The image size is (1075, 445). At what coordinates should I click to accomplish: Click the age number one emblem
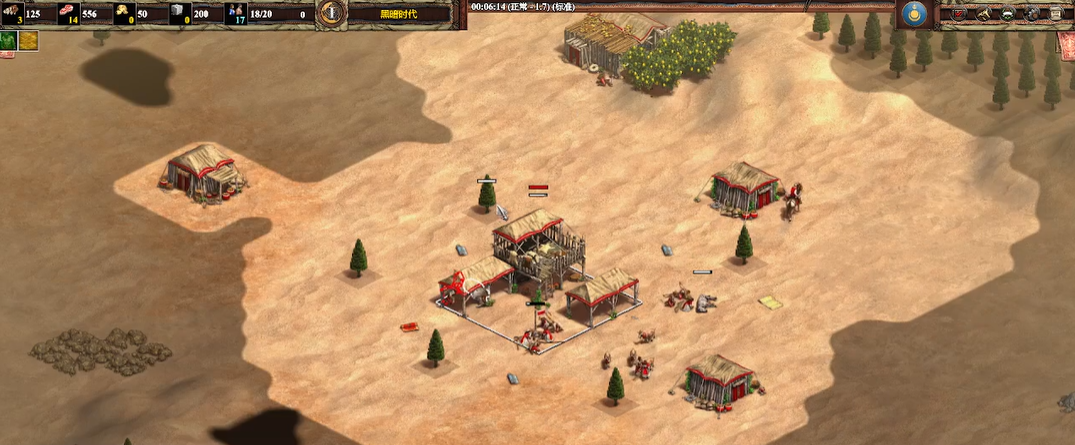pyautogui.click(x=332, y=14)
